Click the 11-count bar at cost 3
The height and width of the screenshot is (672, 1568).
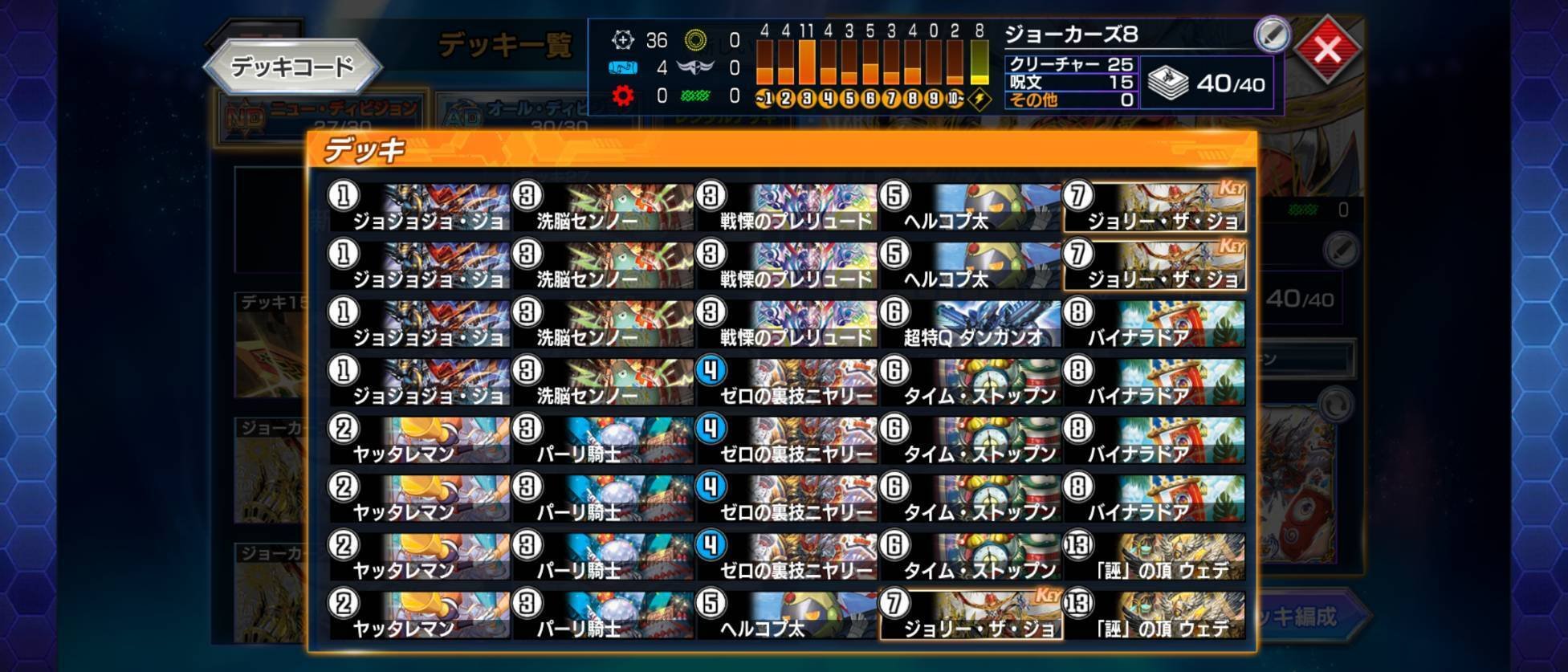808,60
